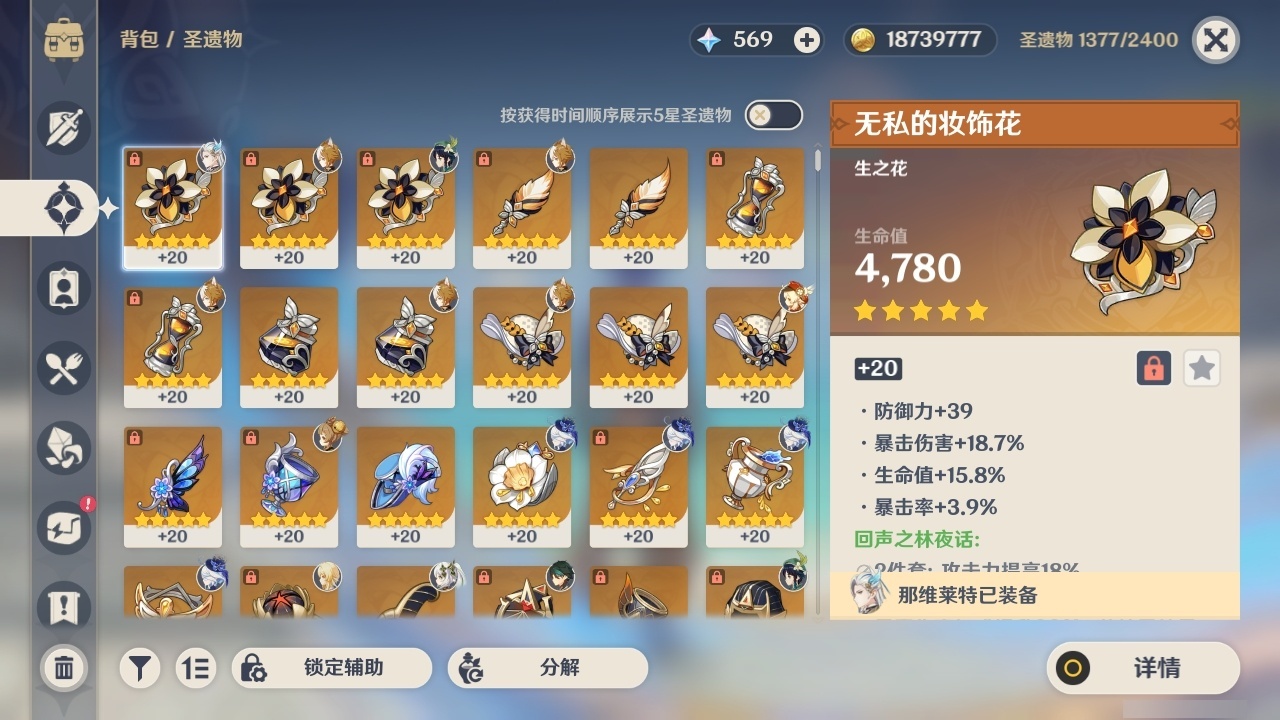Open the gadgets category with red notification badge
This screenshot has height=720, width=1280.
(63, 528)
